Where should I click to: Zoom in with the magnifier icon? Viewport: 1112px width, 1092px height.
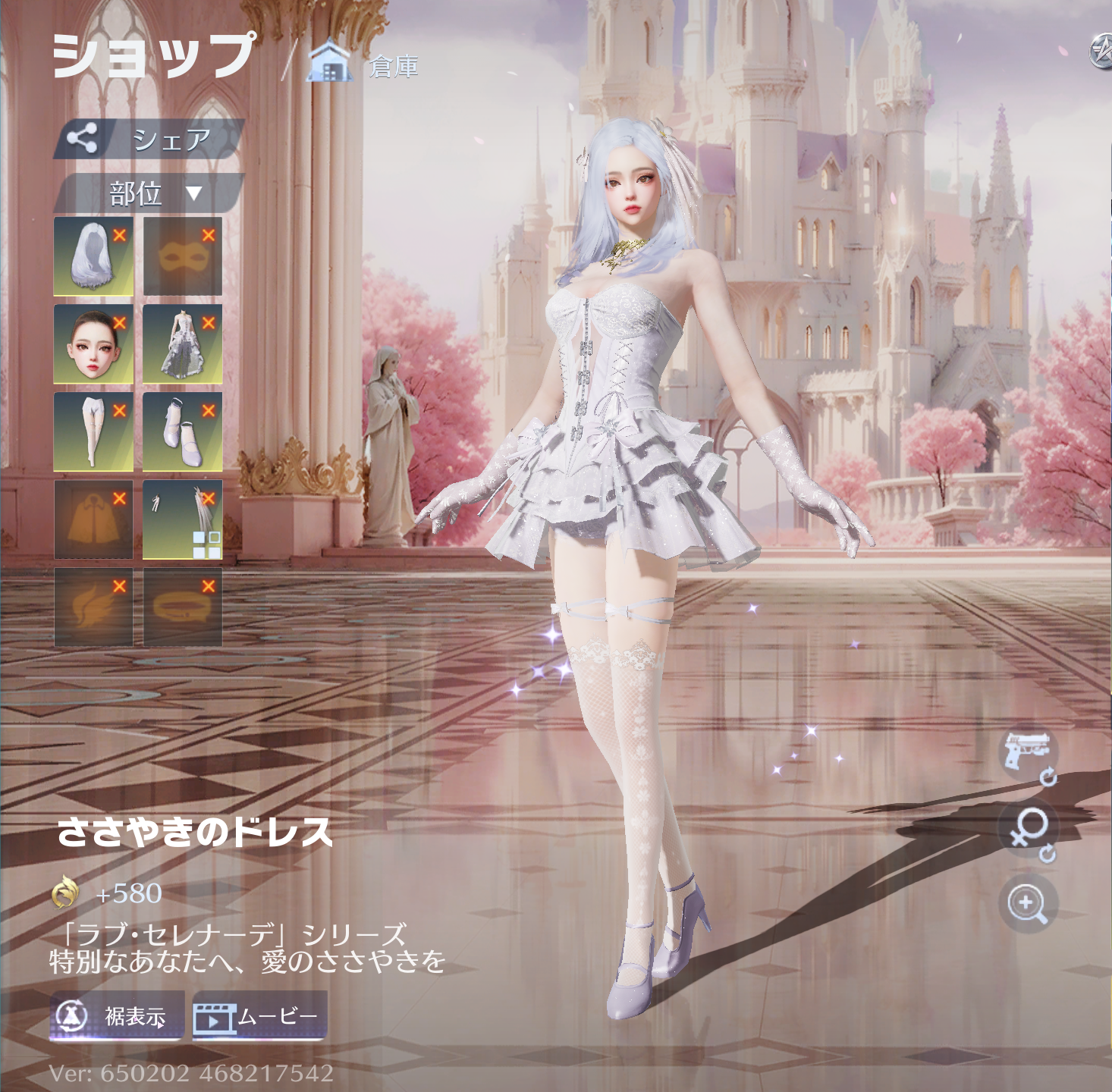click(1028, 903)
